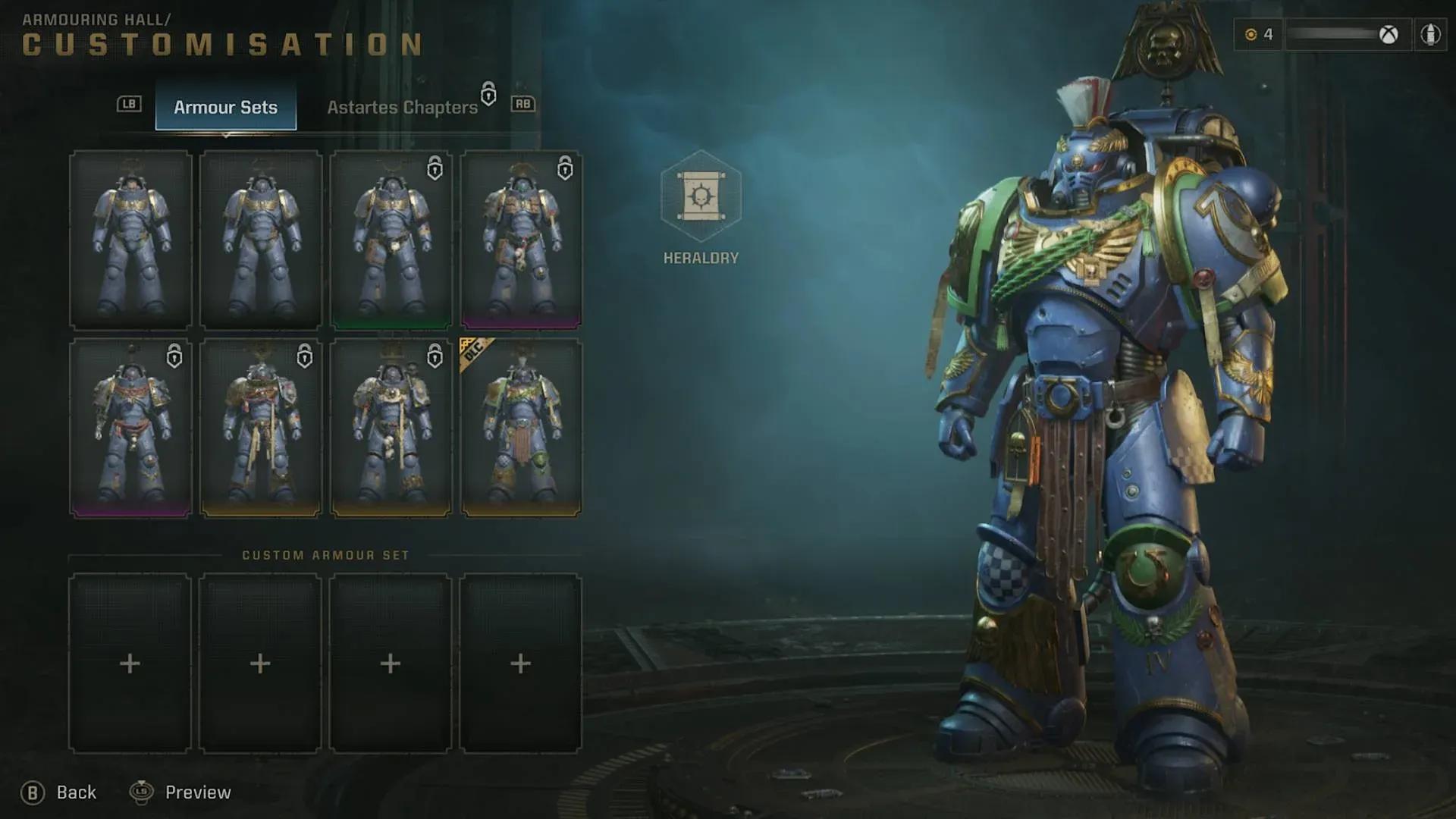Image resolution: width=1456 pixels, height=819 pixels.
Task: Select the Armour Sets tab
Action: pyautogui.click(x=226, y=107)
